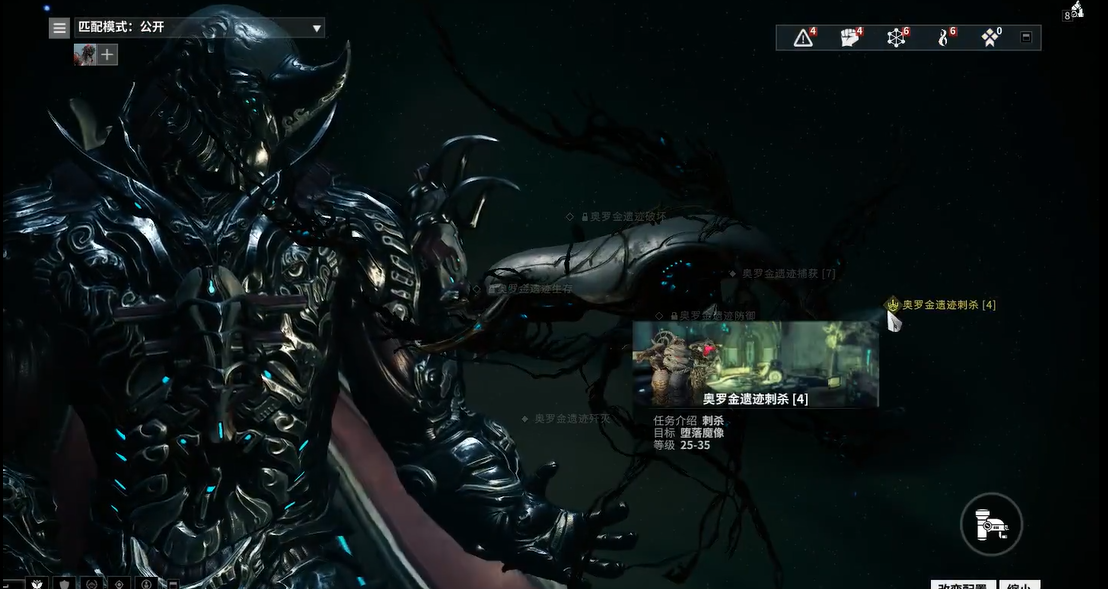
Task: Open the round robot icon button
Action: pyautogui.click(x=991, y=523)
